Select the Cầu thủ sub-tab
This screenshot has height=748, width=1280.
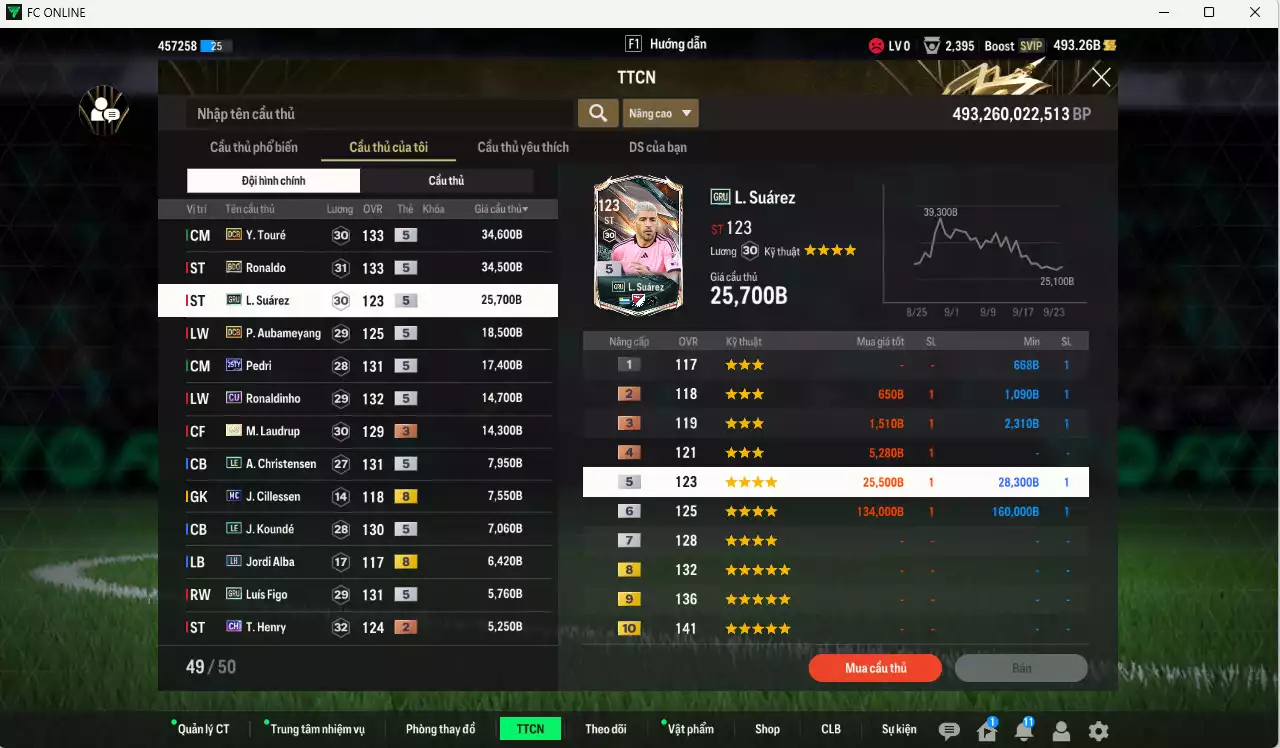446,180
